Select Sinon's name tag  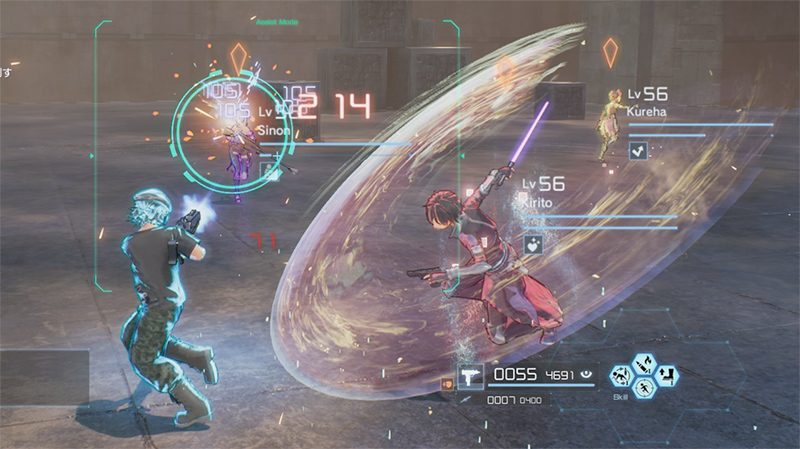(x=274, y=129)
